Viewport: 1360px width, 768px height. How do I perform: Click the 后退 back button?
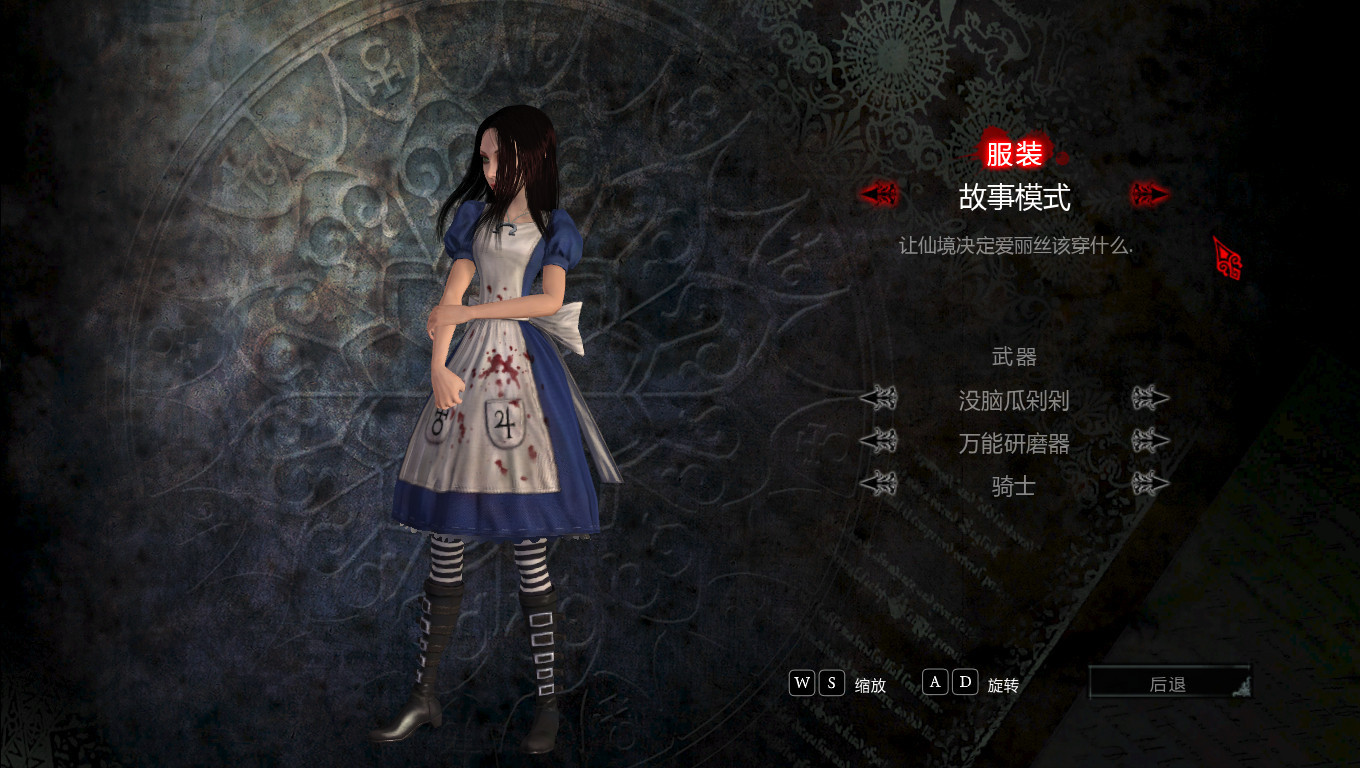[x=1168, y=684]
